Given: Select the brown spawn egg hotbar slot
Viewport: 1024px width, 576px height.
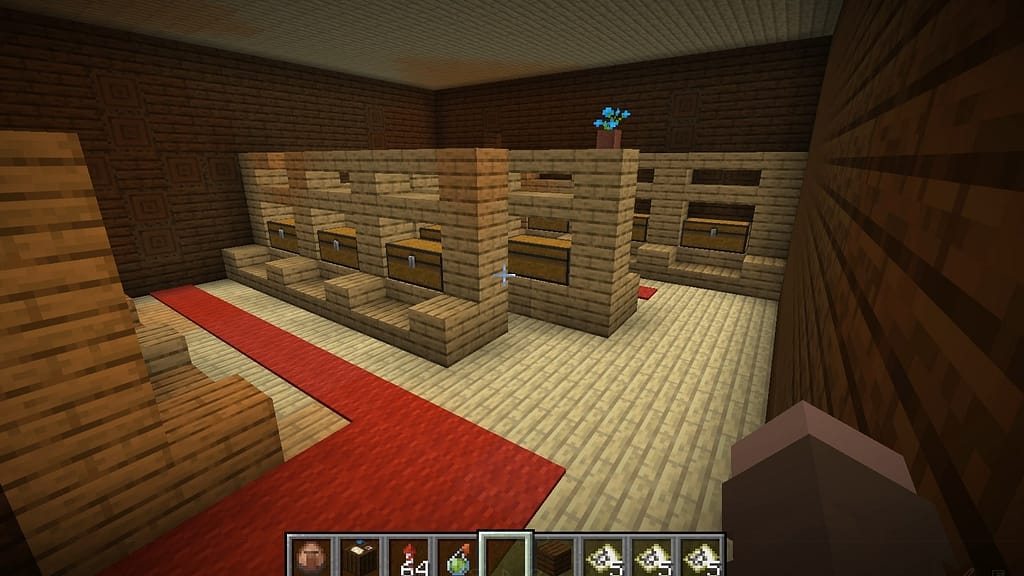Looking at the screenshot, I should click(x=309, y=556).
